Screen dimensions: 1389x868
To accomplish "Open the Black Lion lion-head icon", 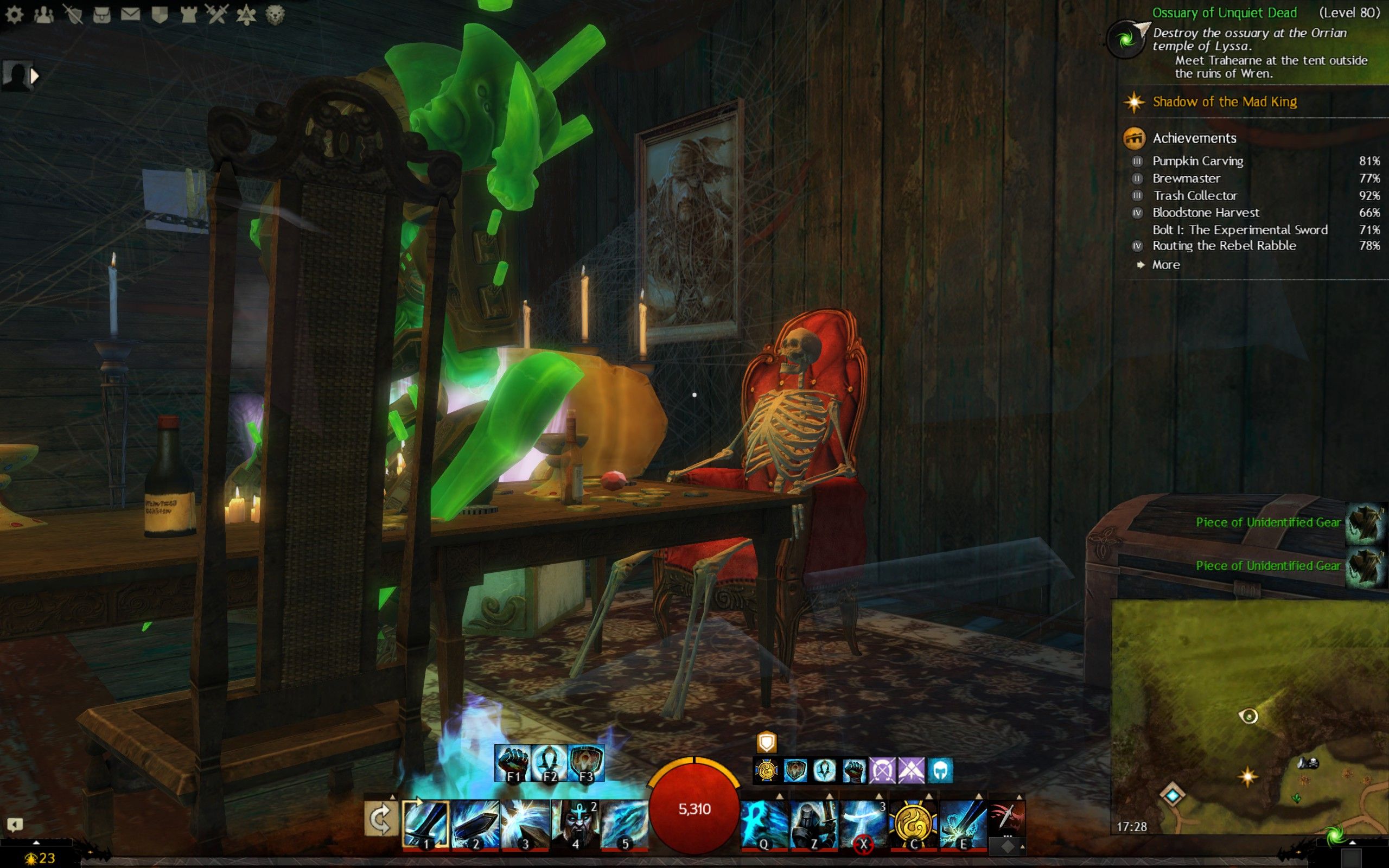I will [x=276, y=15].
